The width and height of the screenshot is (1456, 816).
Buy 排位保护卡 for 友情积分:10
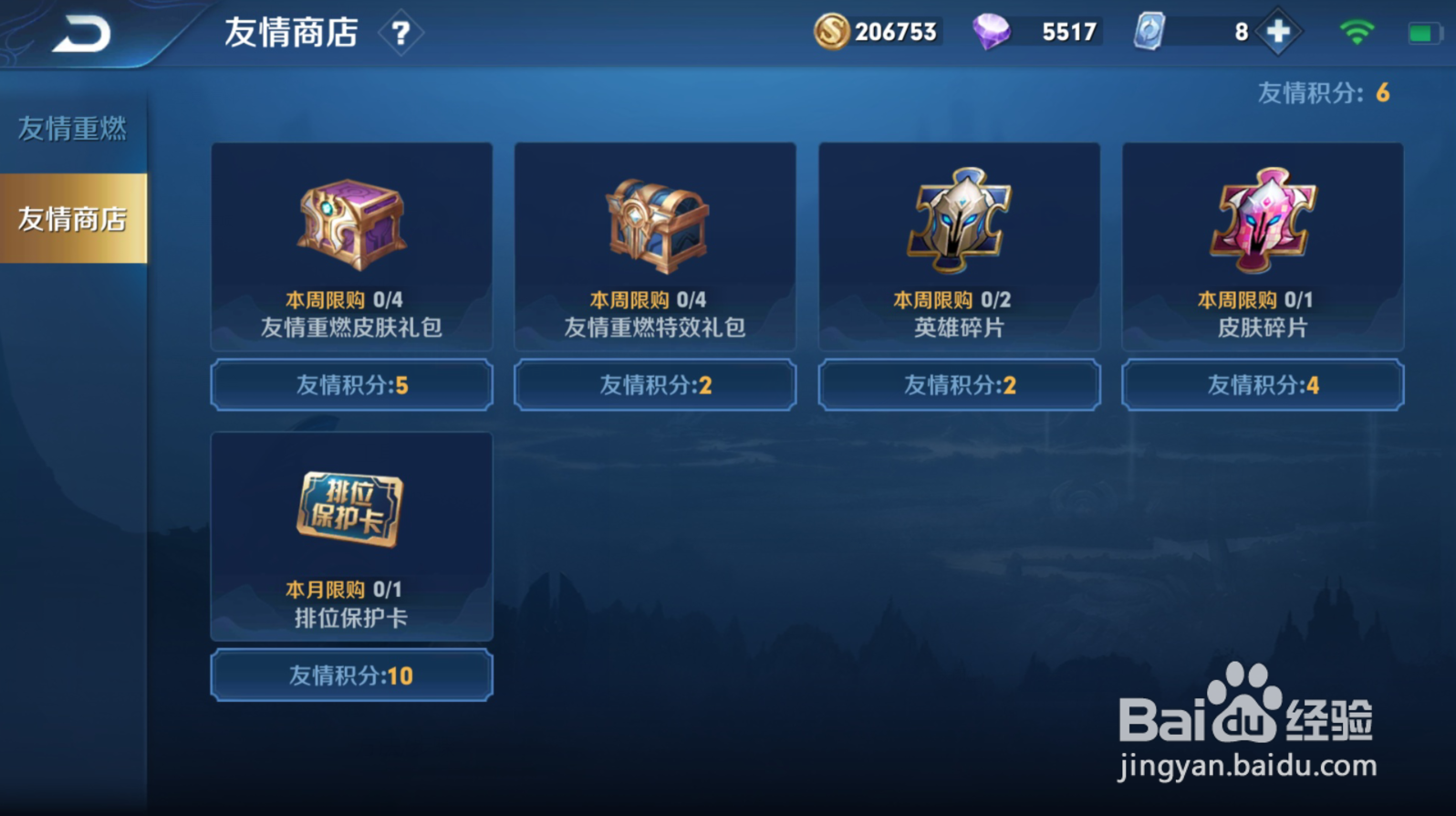pyautogui.click(x=350, y=675)
